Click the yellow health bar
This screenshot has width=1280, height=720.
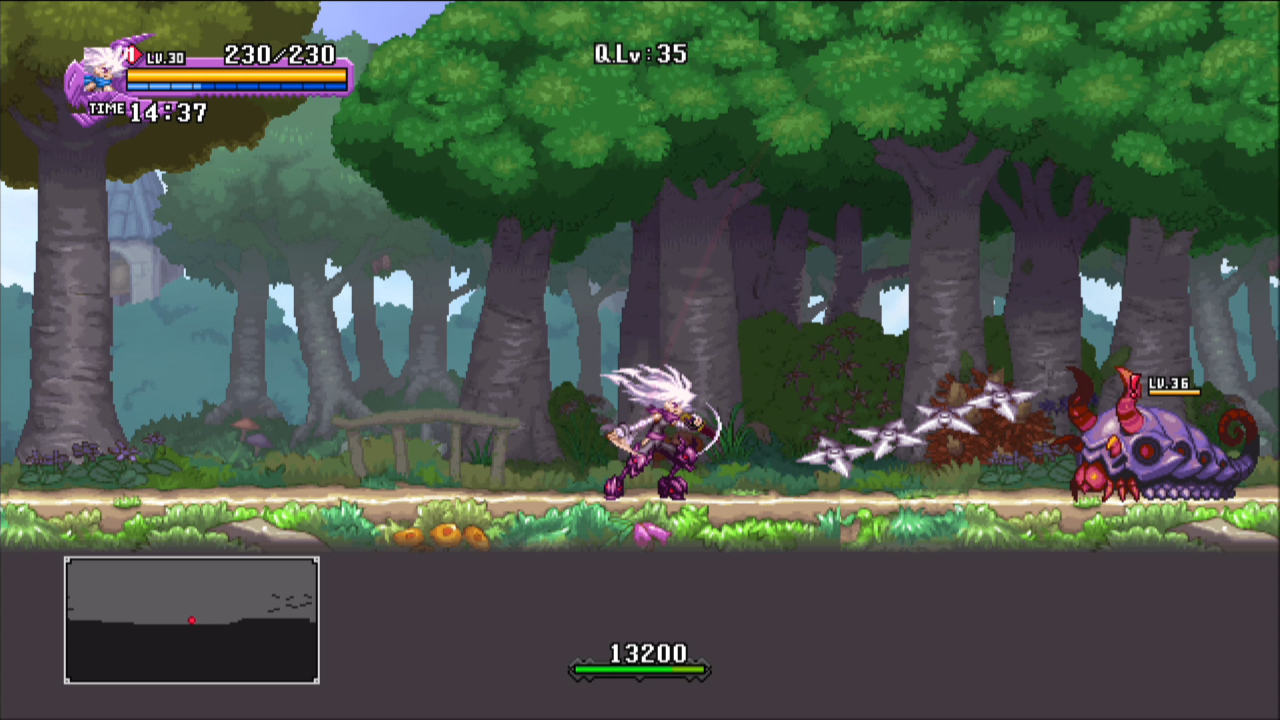236,76
